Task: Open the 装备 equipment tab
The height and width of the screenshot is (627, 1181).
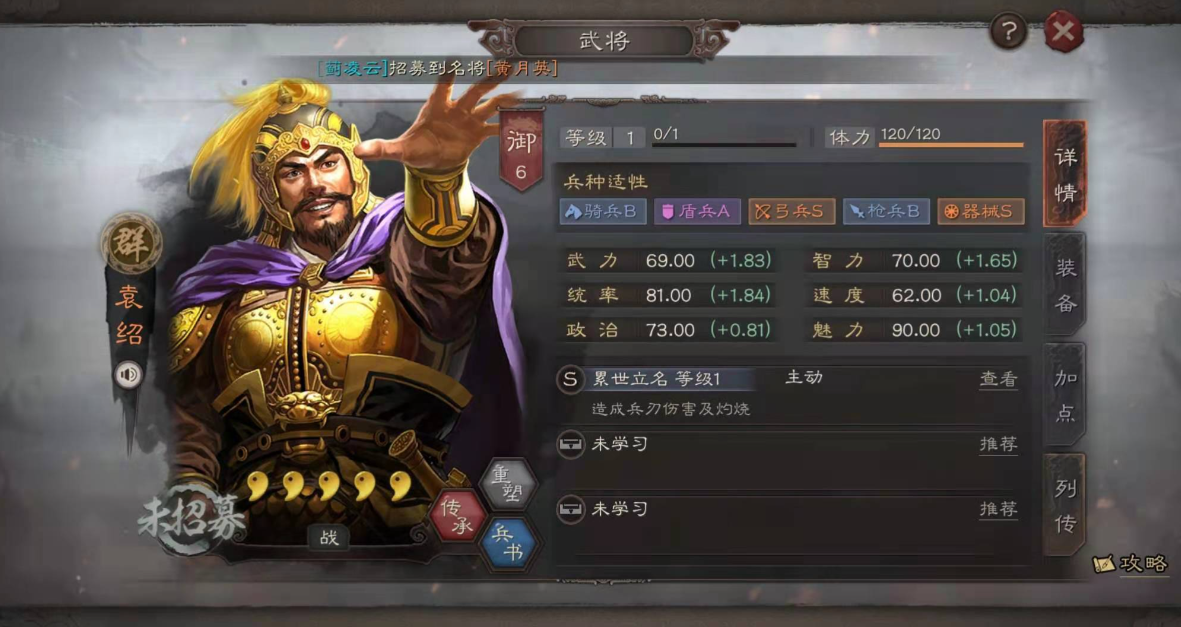Action: 1064,285
